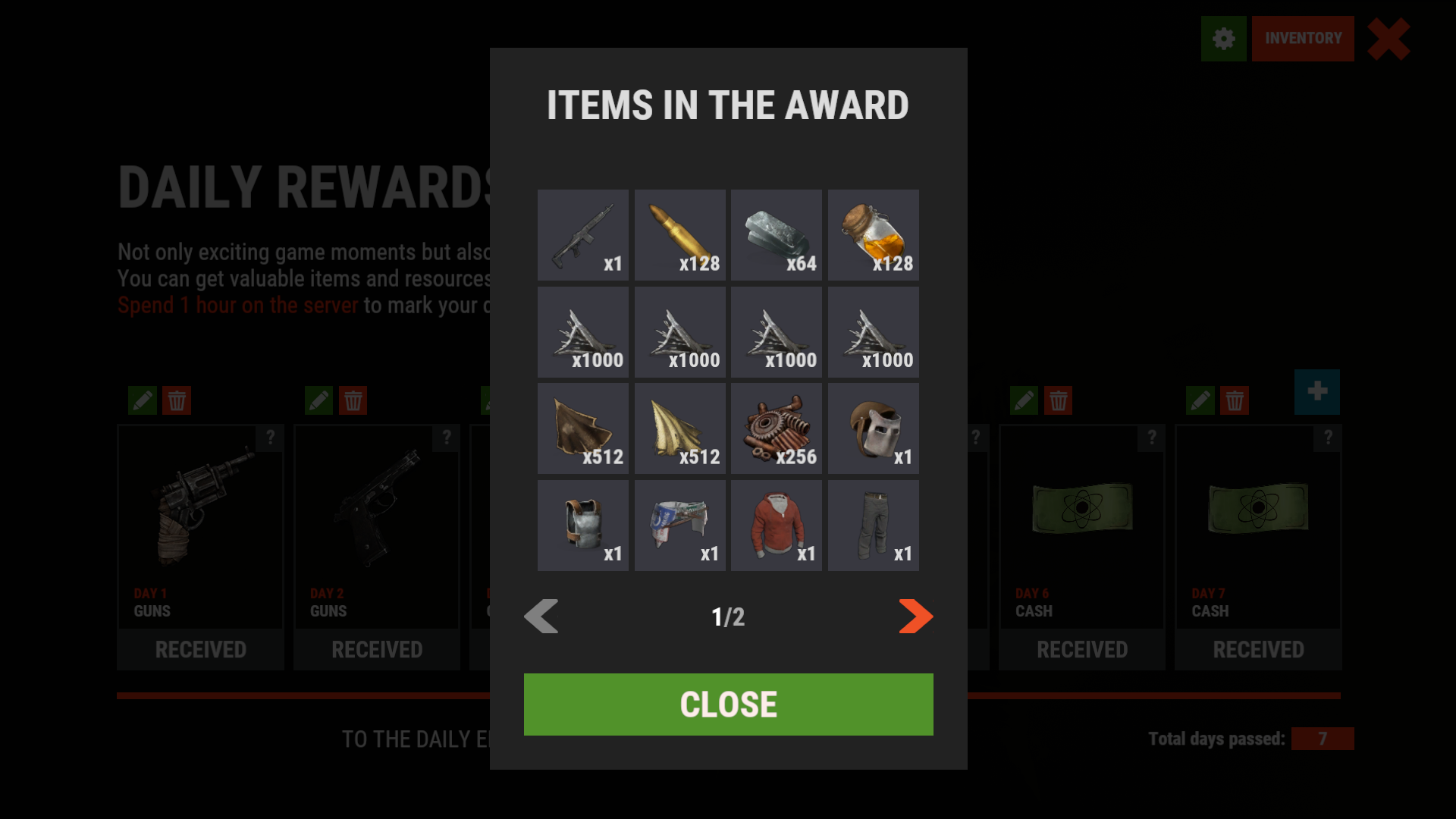Show Day 1 info via question mark
The width and height of the screenshot is (1456, 819).
(271, 438)
